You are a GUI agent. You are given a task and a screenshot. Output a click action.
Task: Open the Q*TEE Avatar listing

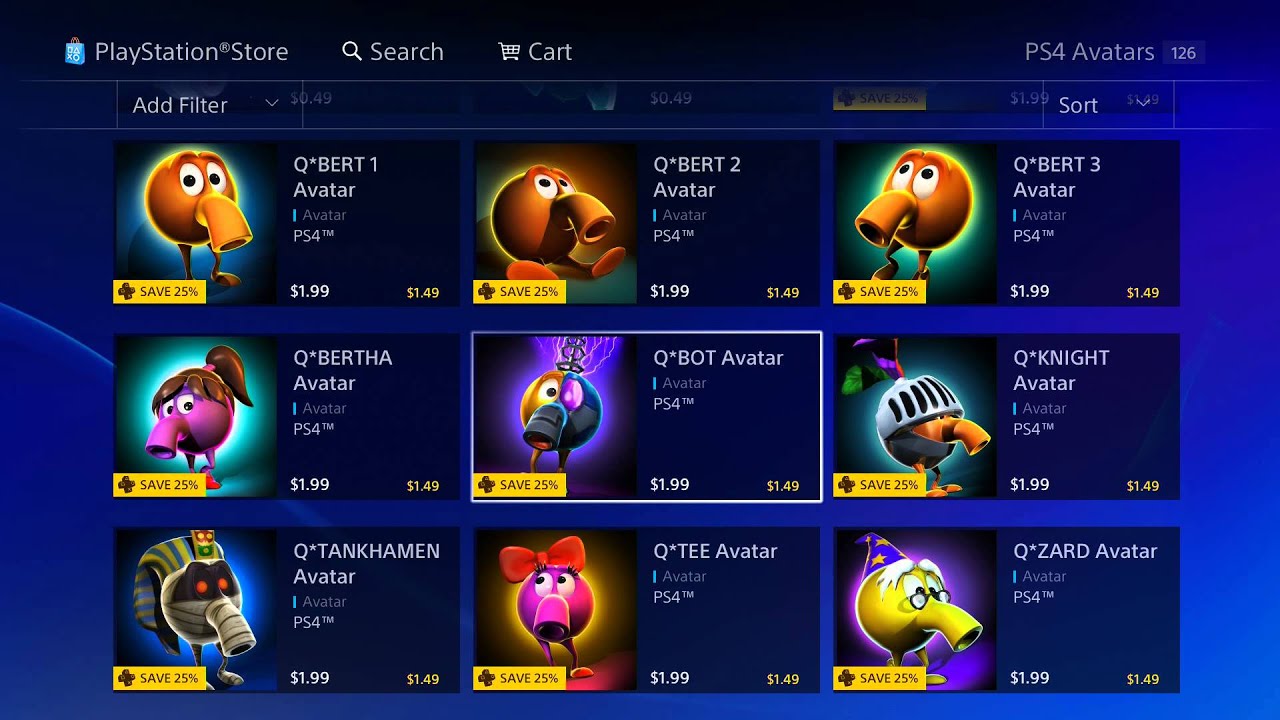coord(645,610)
